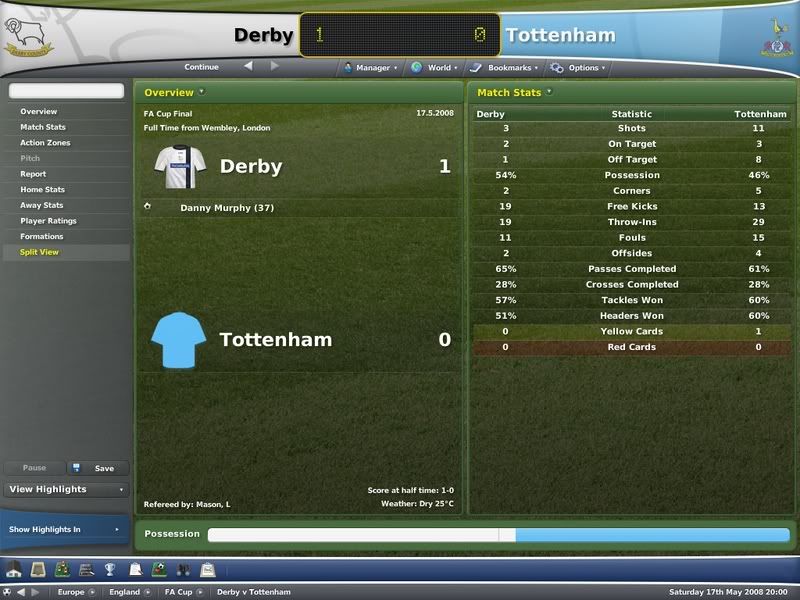Viewport: 800px width, 600px height.
Task: Show Home Stats
Action: [x=42, y=190]
